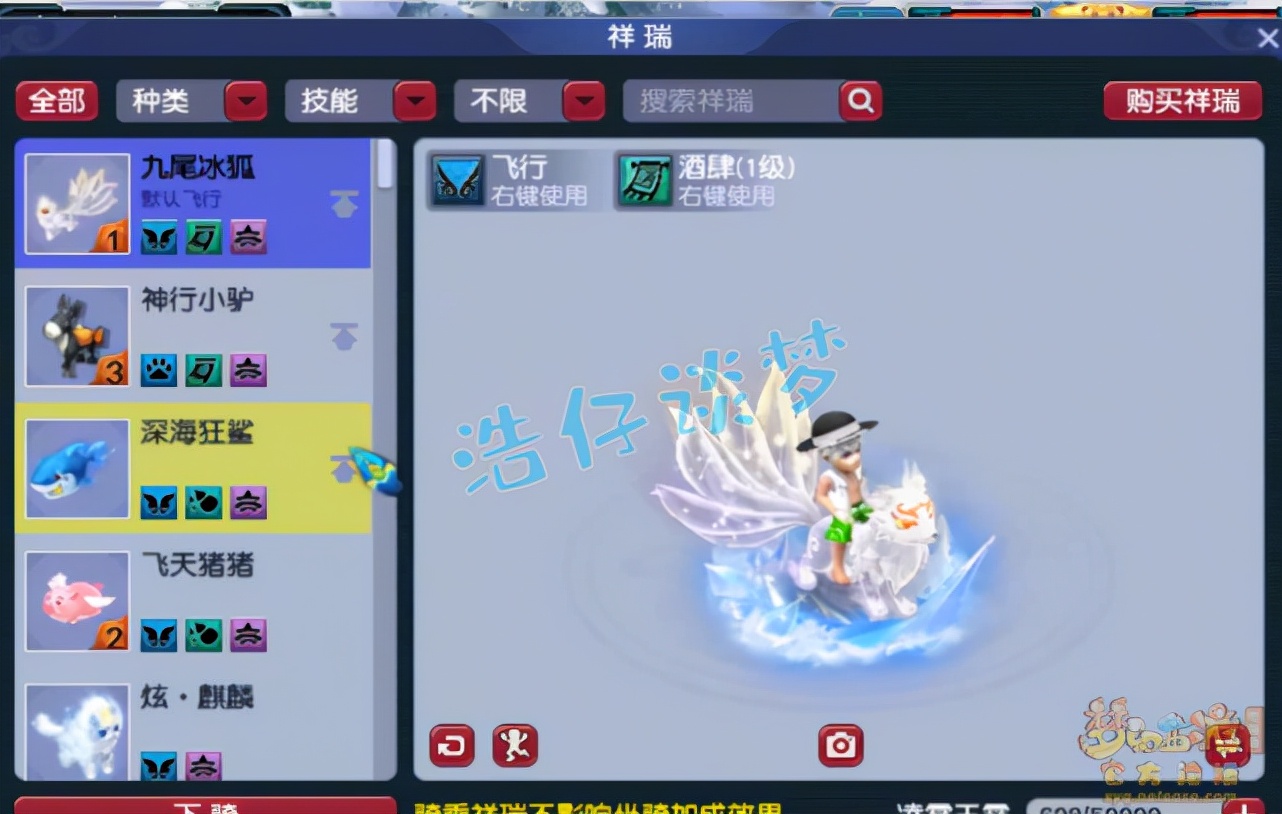
Task: Click the rotate reset icon below the preview
Action: tap(451, 745)
